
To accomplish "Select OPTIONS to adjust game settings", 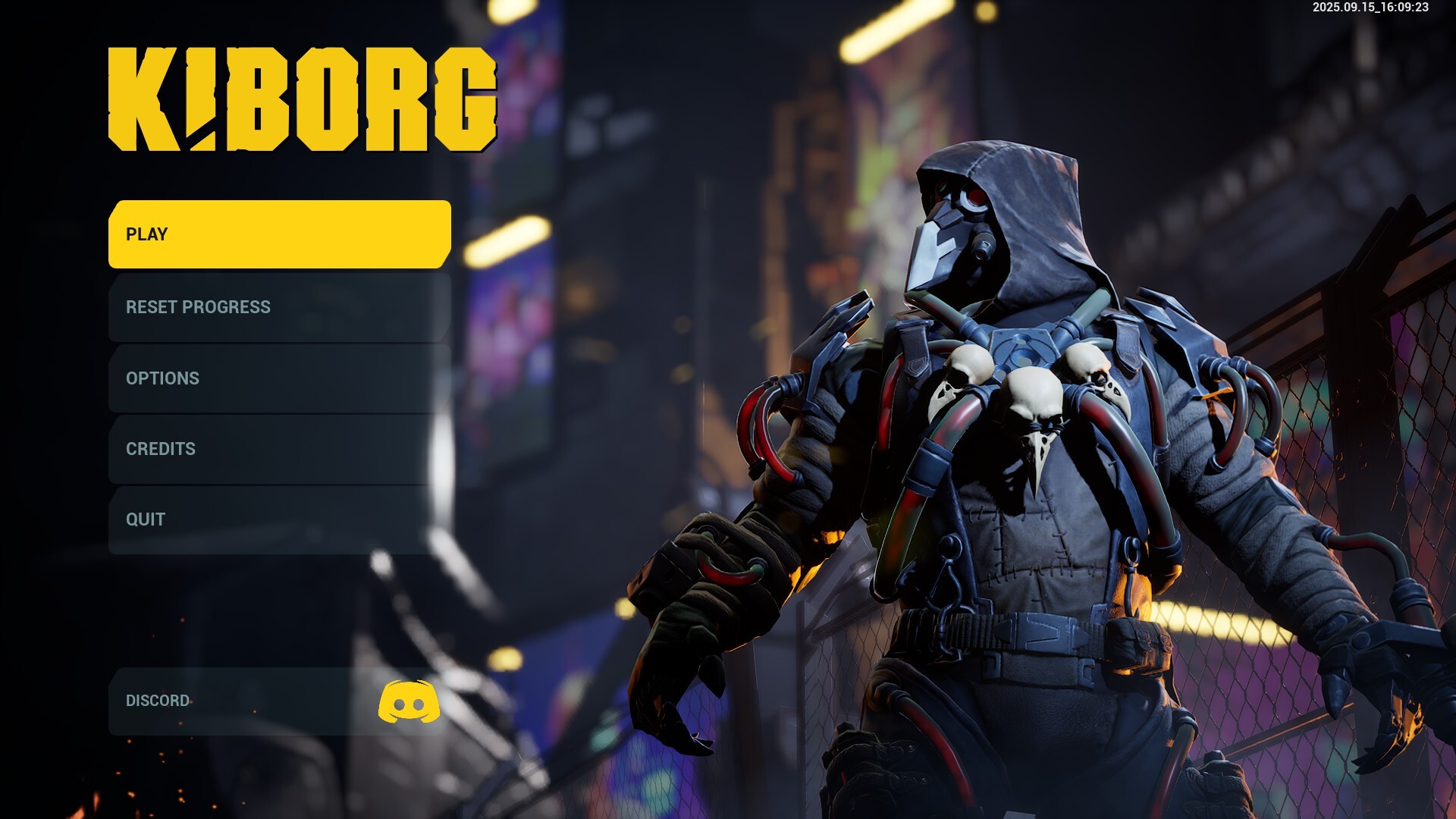I will point(277,378).
